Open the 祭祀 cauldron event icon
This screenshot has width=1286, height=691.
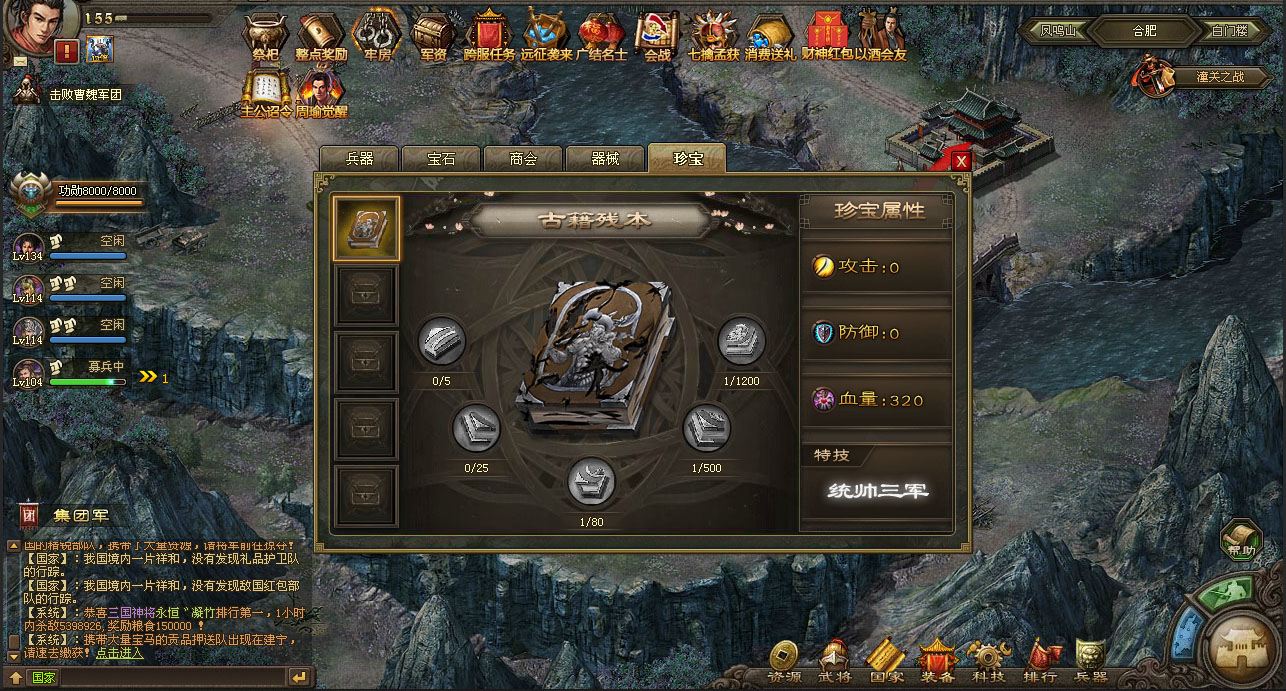click(265, 38)
